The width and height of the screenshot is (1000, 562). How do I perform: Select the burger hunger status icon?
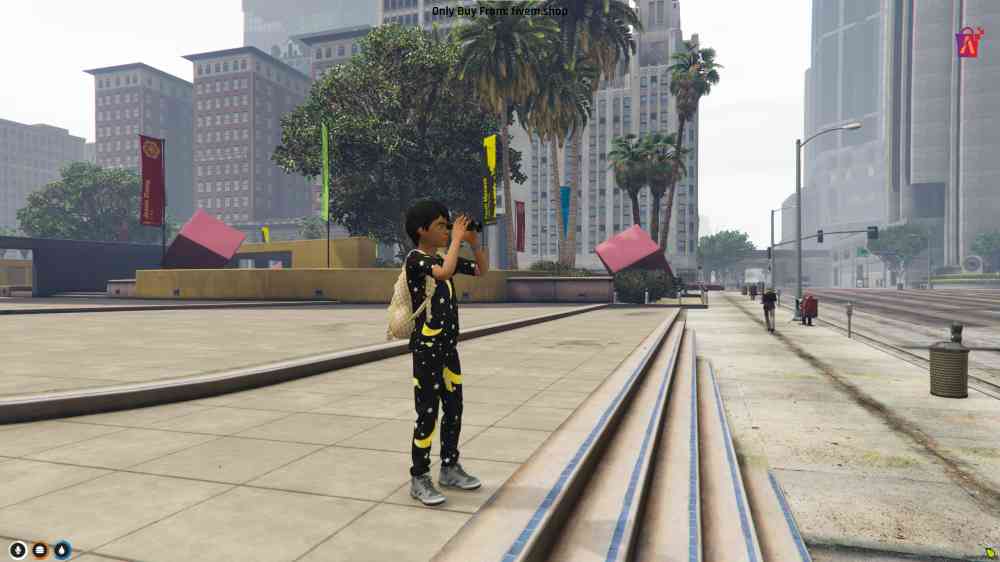40,549
